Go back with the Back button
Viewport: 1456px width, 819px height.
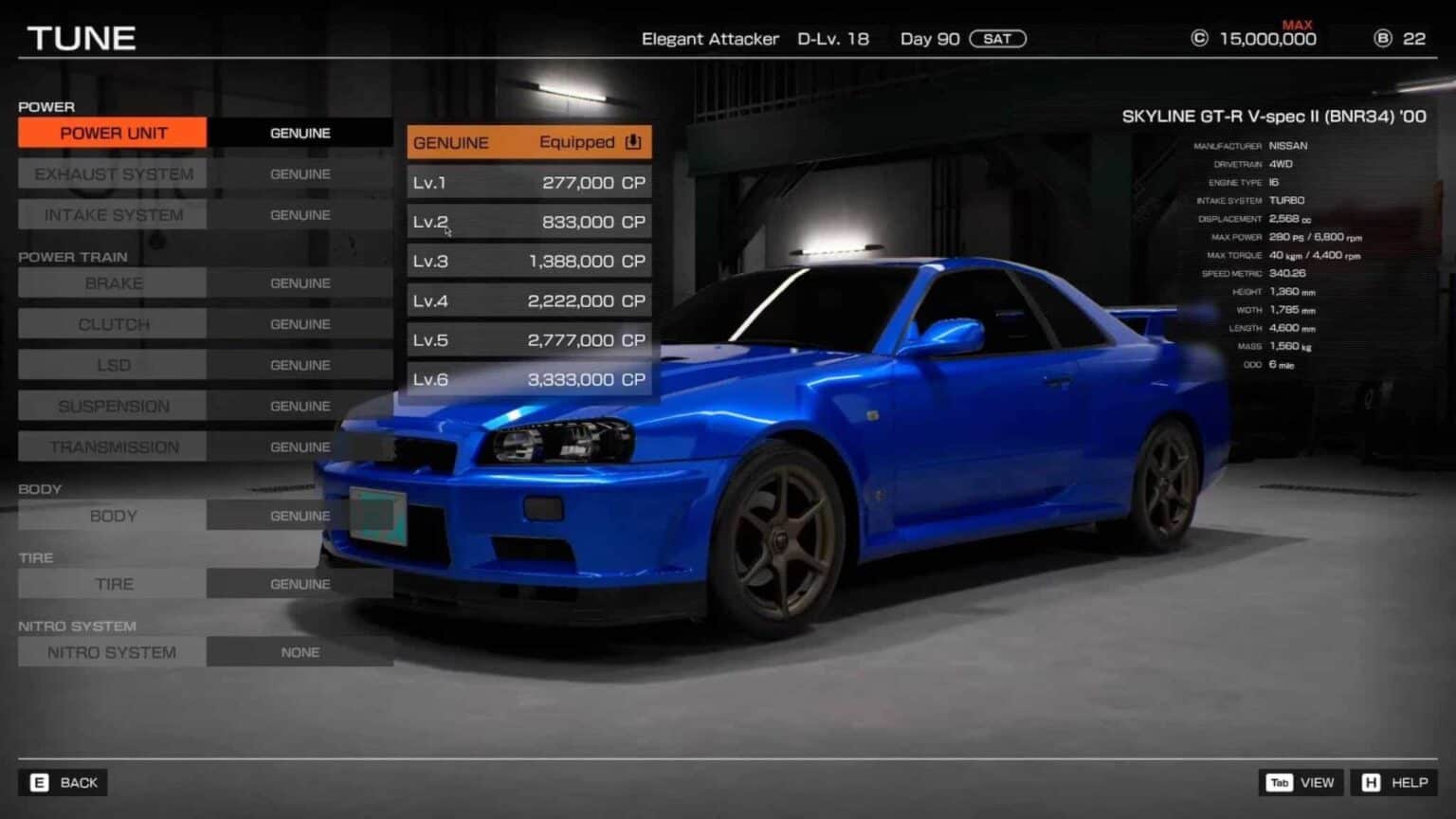[64, 782]
